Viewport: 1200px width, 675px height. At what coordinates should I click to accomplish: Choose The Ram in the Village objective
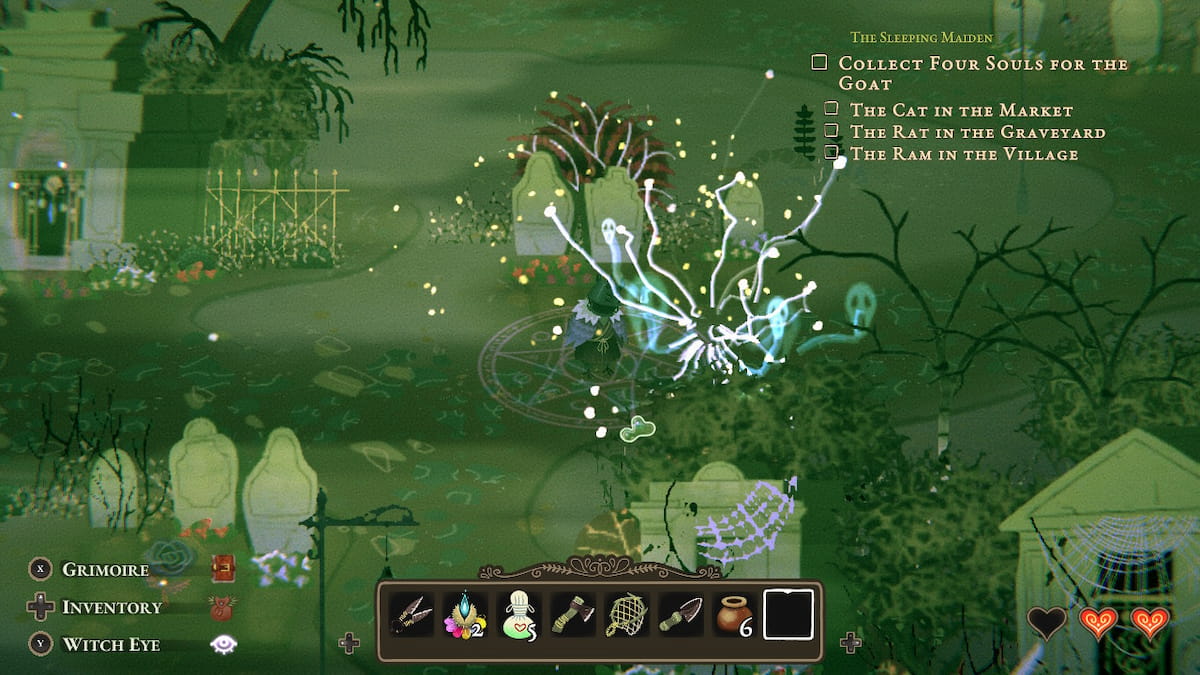[x=964, y=154]
